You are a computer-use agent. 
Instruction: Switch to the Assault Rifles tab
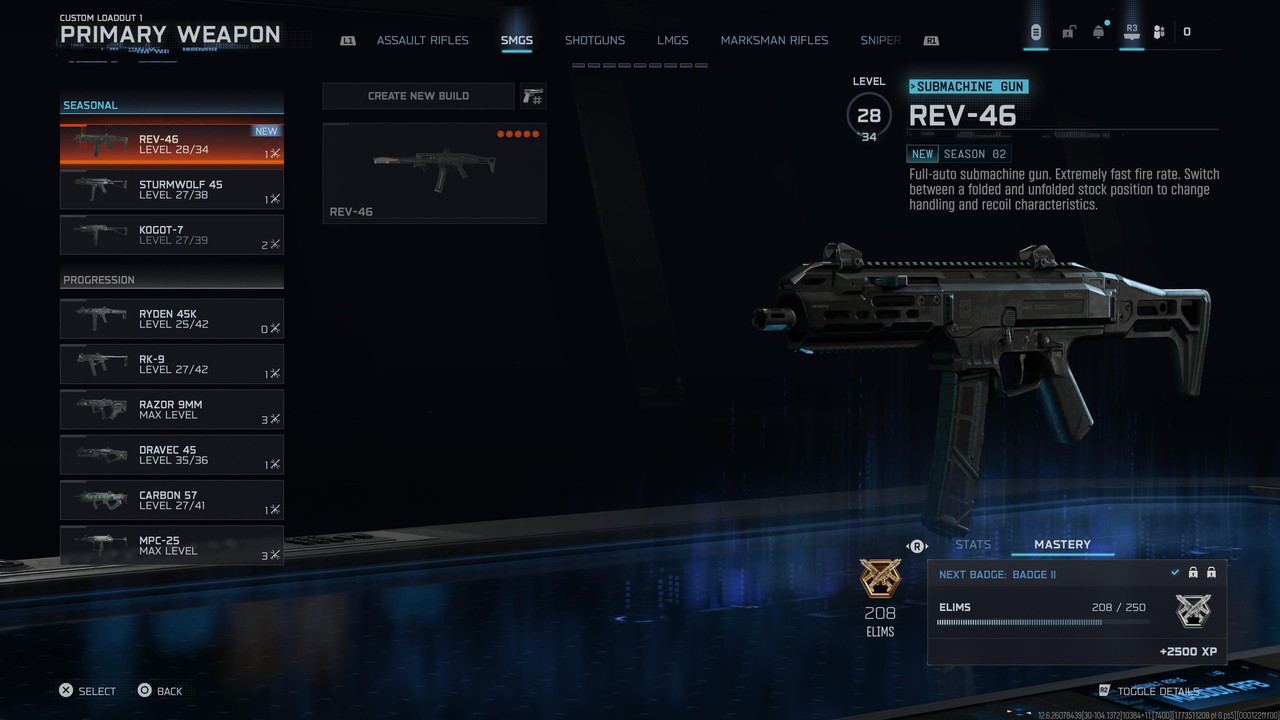tap(422, 41)
